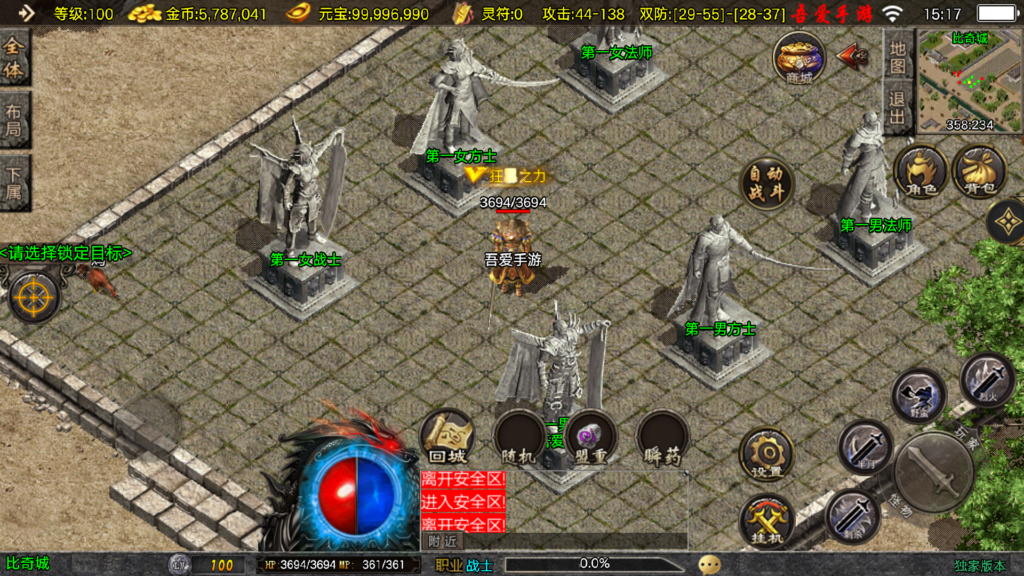
Task: Open the 设置 gear settings
Action: point(767,455)
